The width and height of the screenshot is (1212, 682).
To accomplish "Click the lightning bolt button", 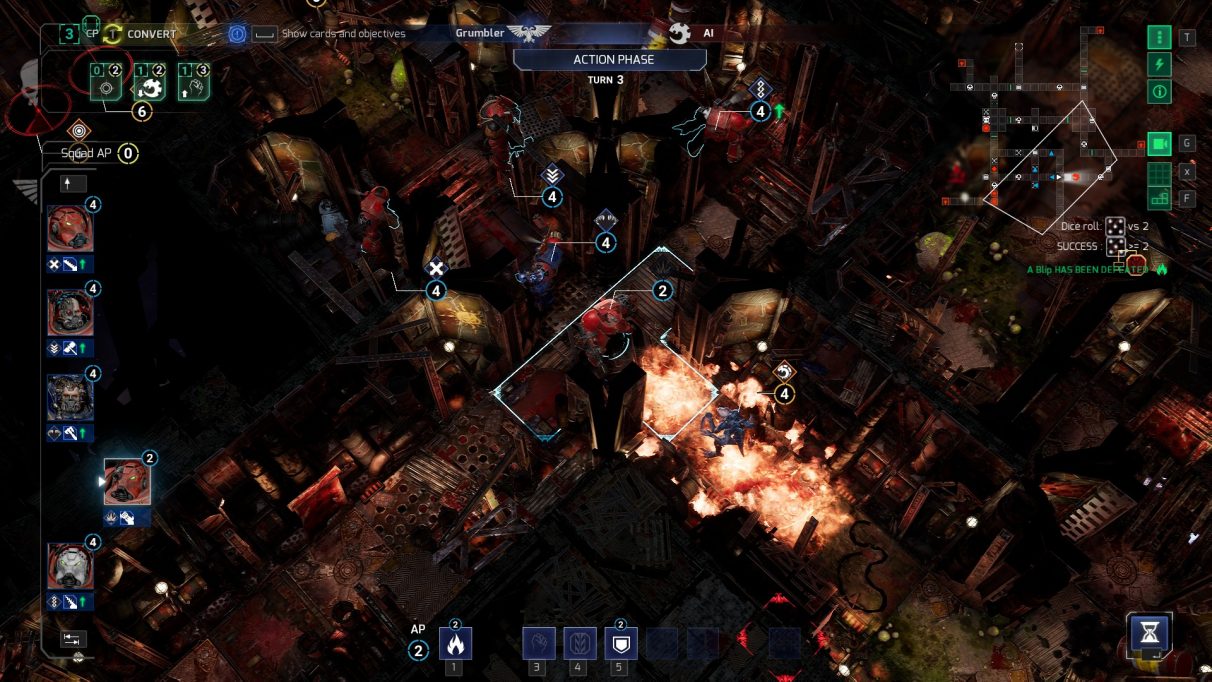I will (x=1159, y=65).
